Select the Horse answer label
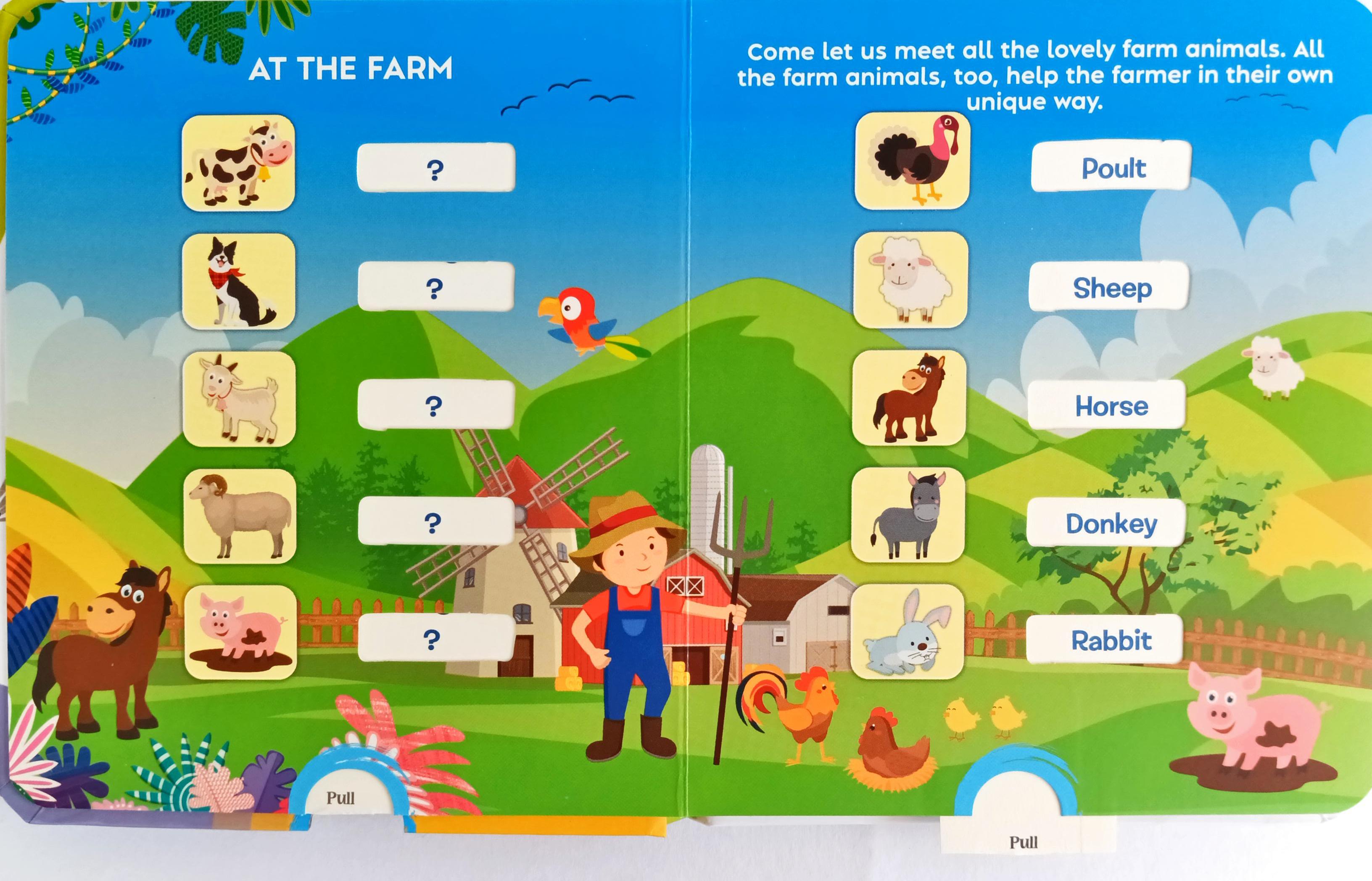 pos(1107,405)
